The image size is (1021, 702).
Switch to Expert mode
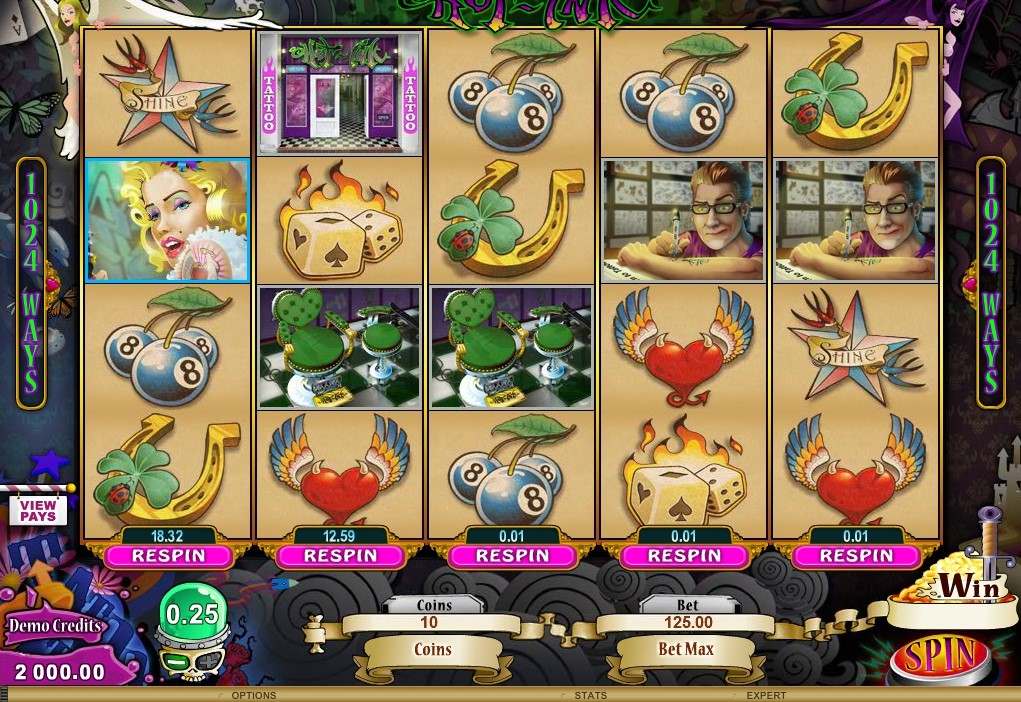[766, 695]
